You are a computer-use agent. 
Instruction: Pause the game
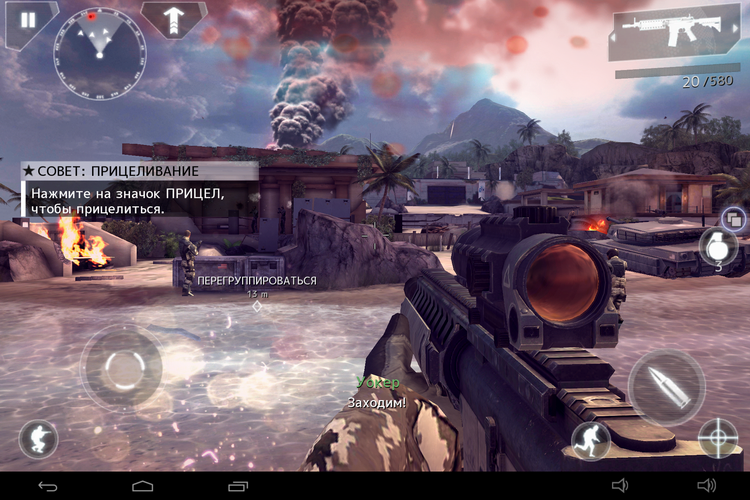pos(28,20)
